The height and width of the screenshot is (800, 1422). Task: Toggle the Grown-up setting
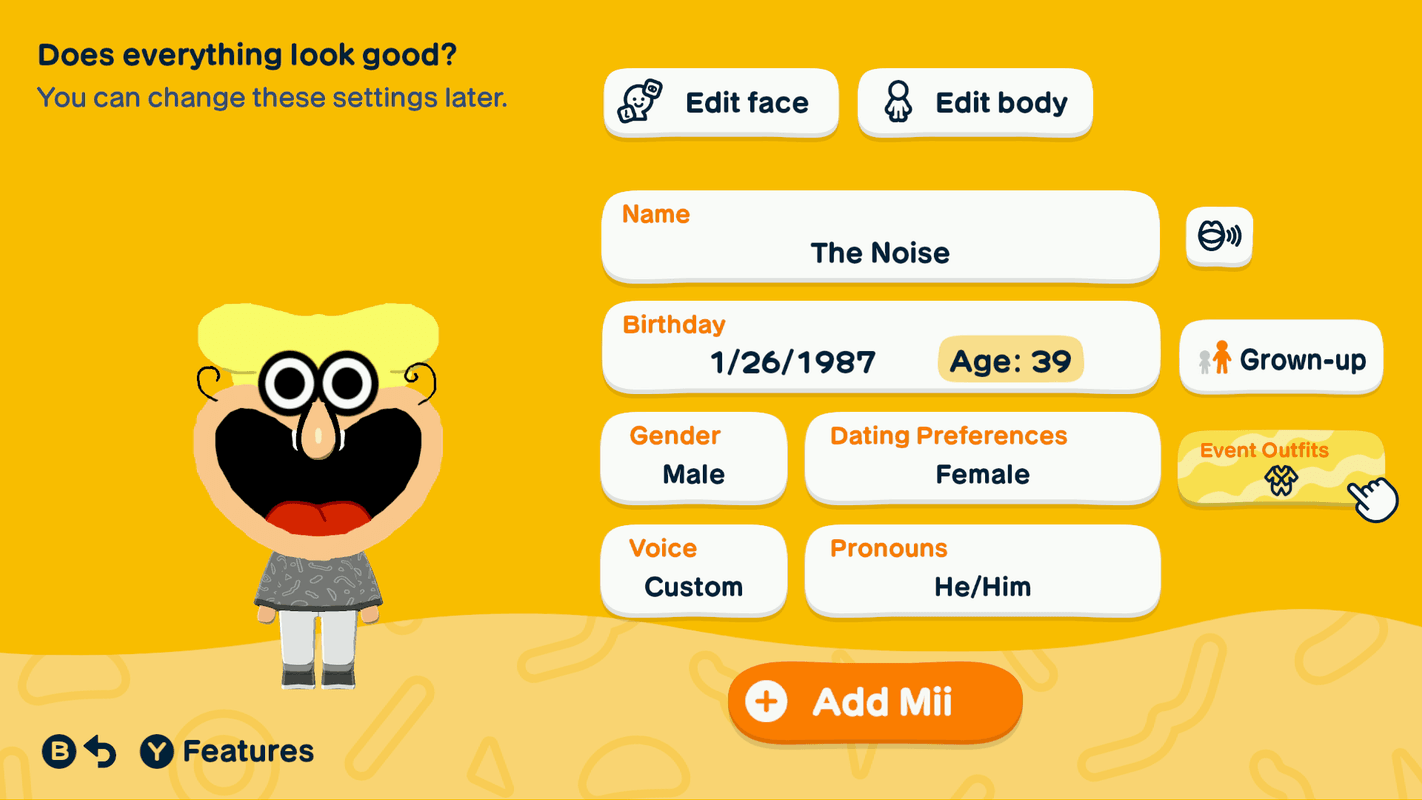(x=1281, y=358)
